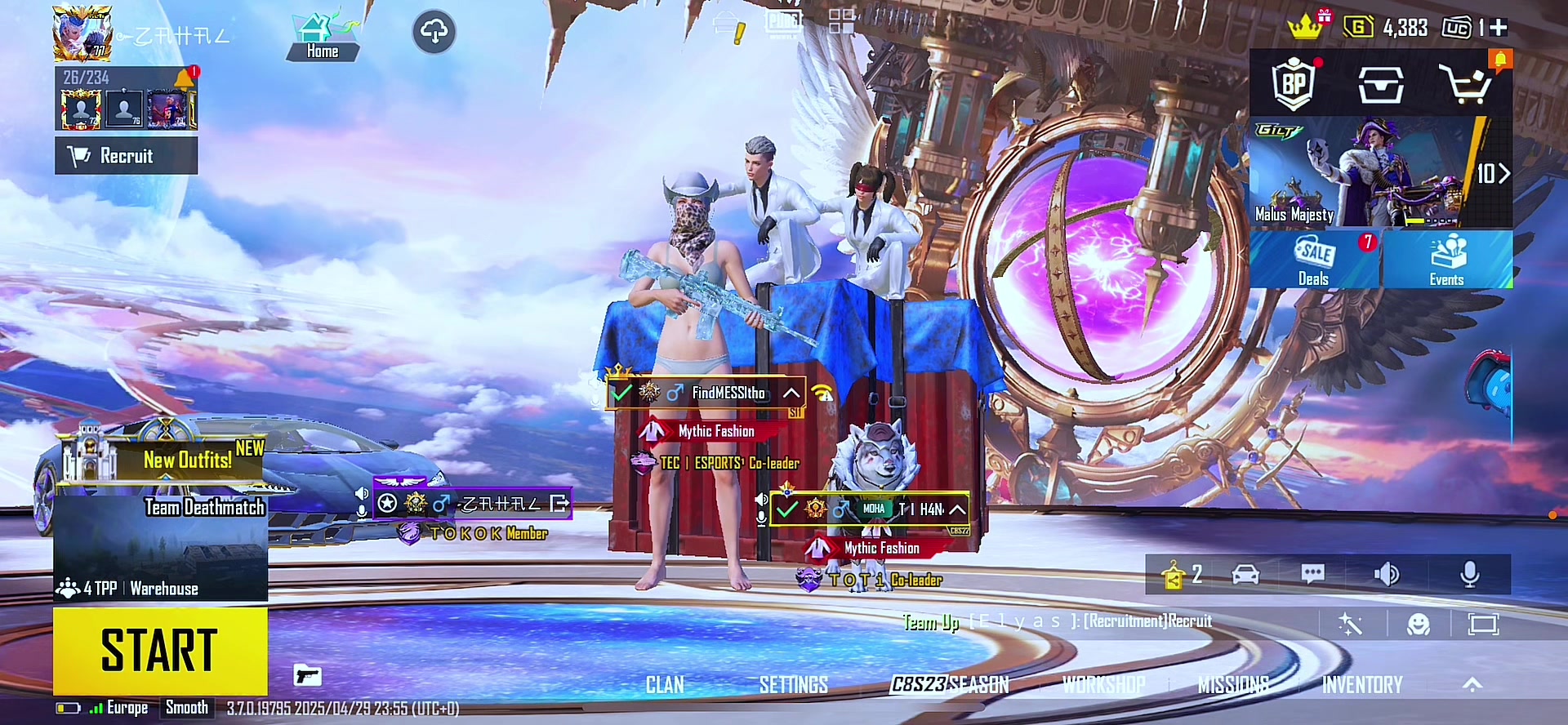Screen dimensions: 1568x725
Task: Open the Events tile
Action: 1446,260
